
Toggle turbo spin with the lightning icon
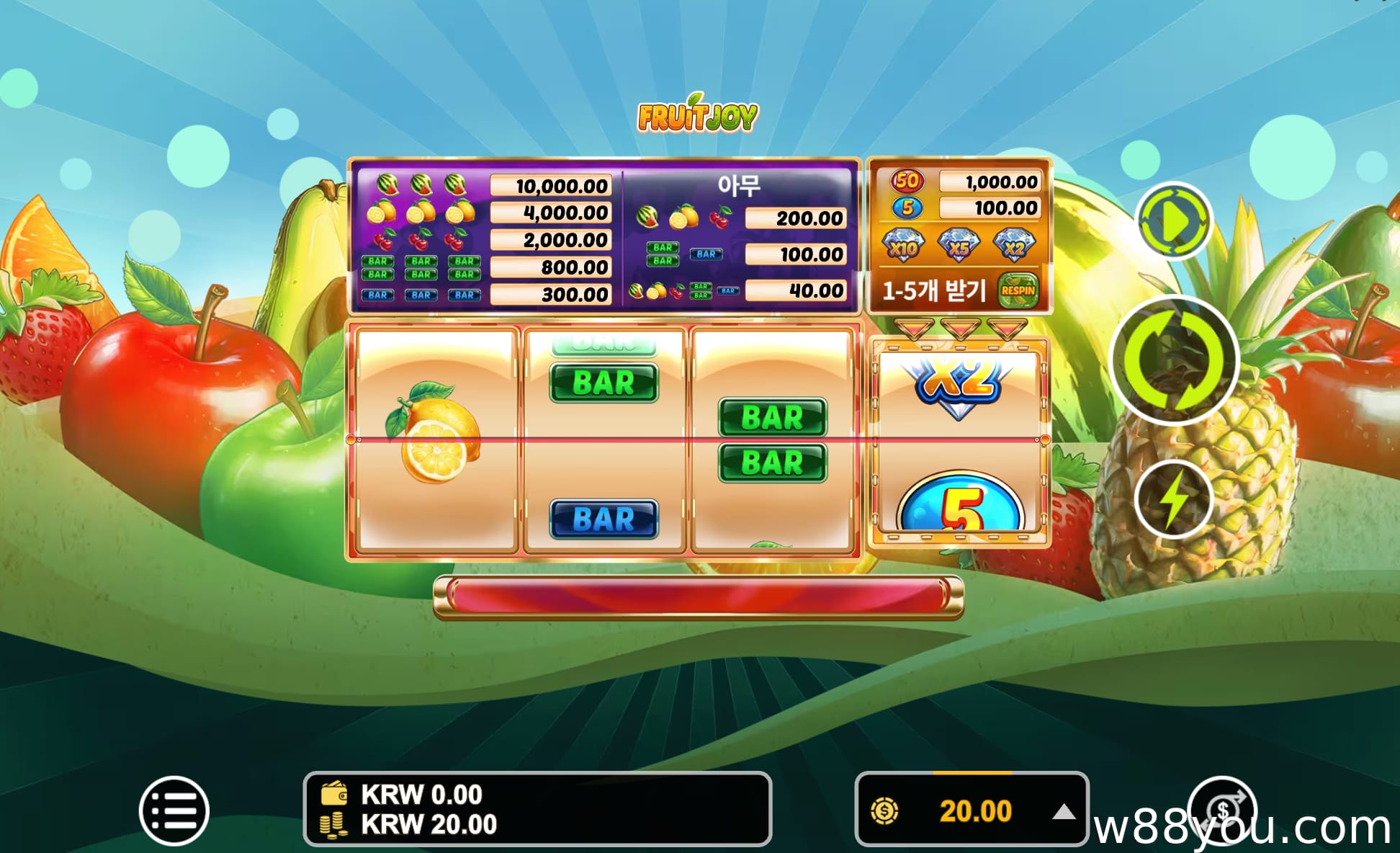coord(1175,497)
